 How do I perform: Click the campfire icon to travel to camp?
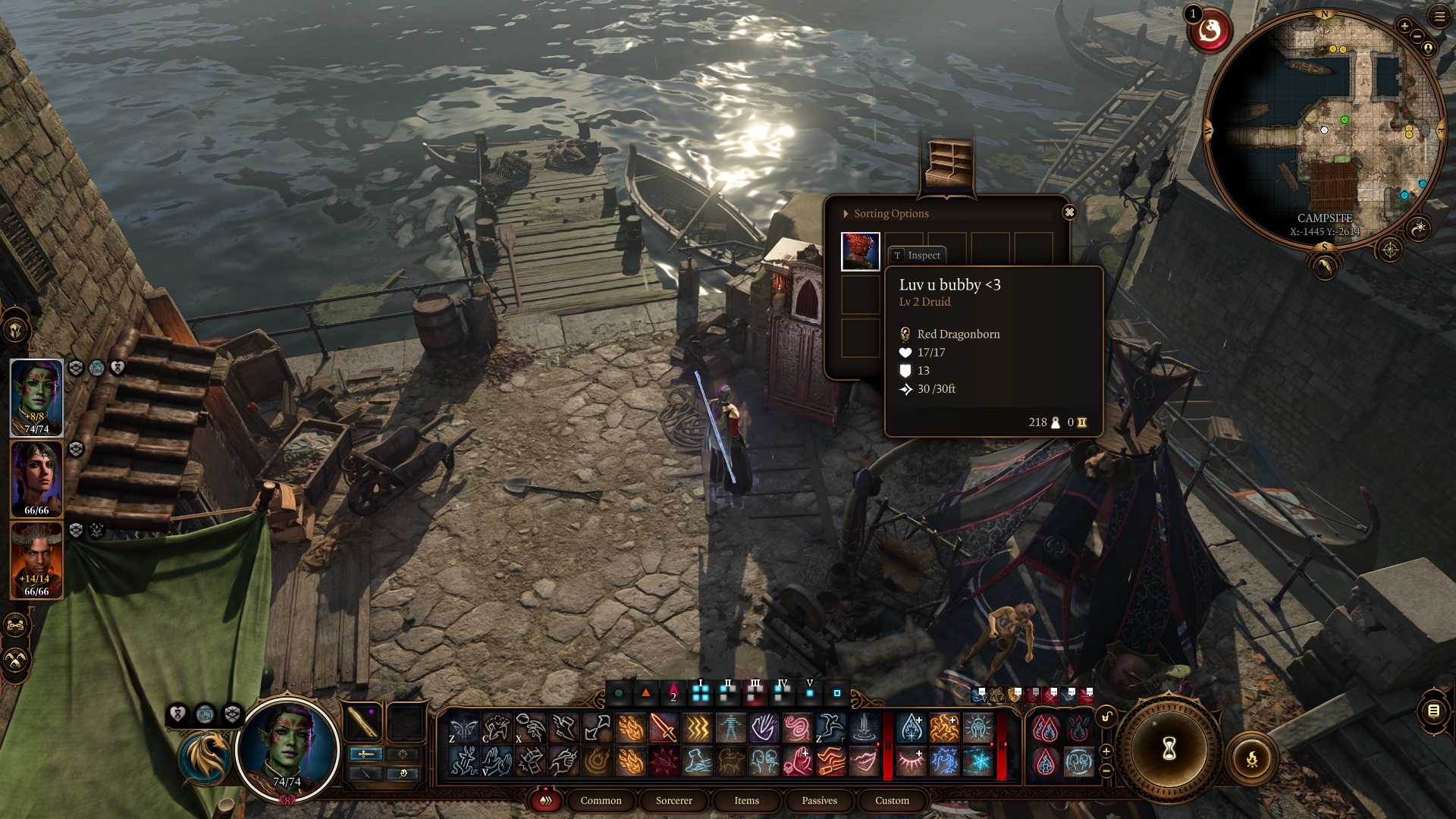tap(1252, 758)
